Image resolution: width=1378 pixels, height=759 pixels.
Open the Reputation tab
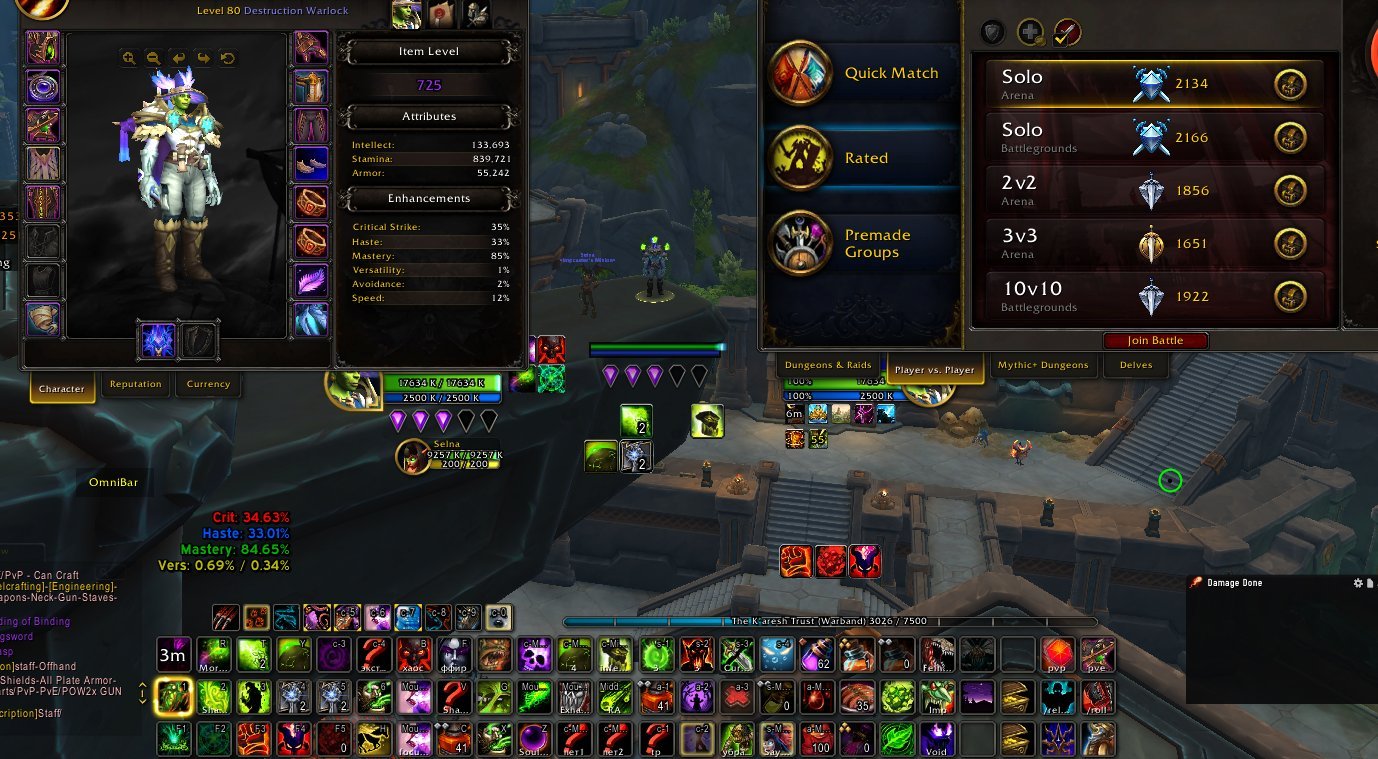click(135, 385)
